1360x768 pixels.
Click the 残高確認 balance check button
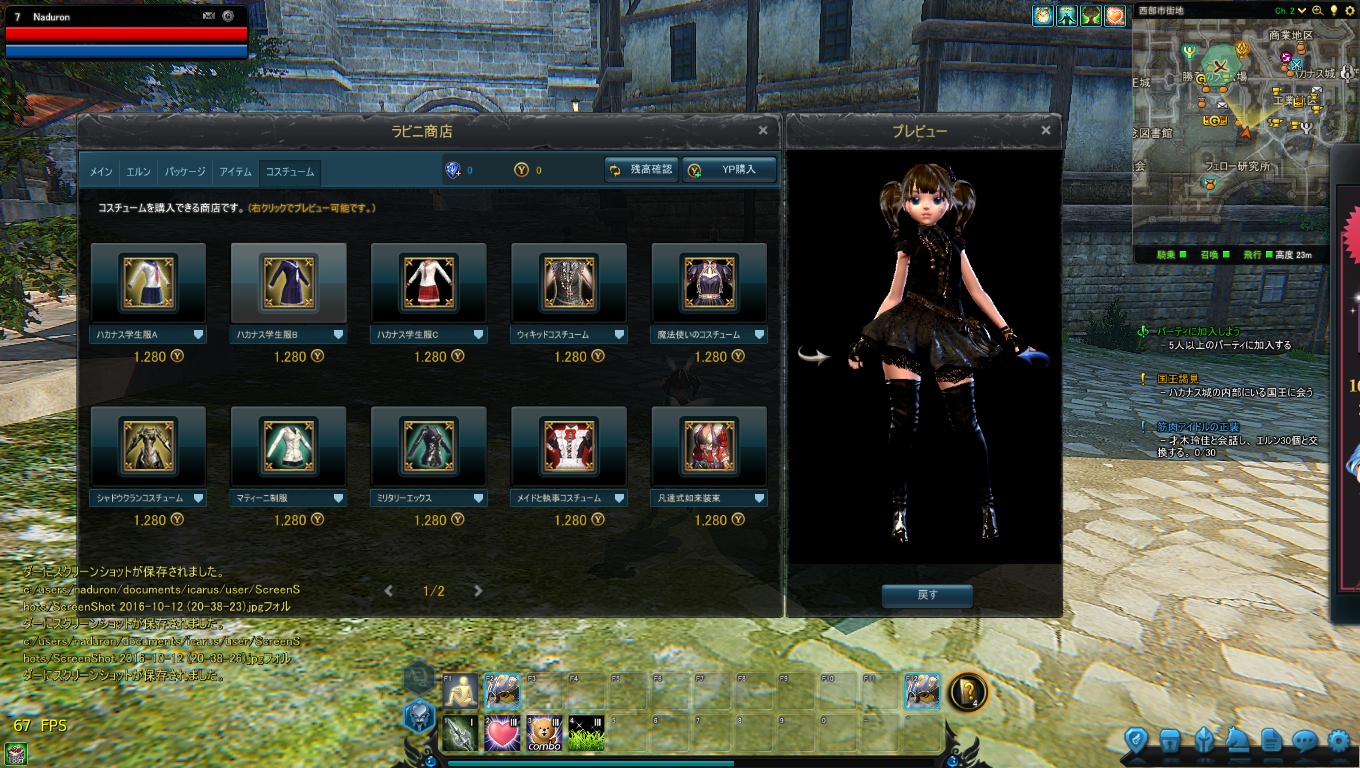click(641, 170)
